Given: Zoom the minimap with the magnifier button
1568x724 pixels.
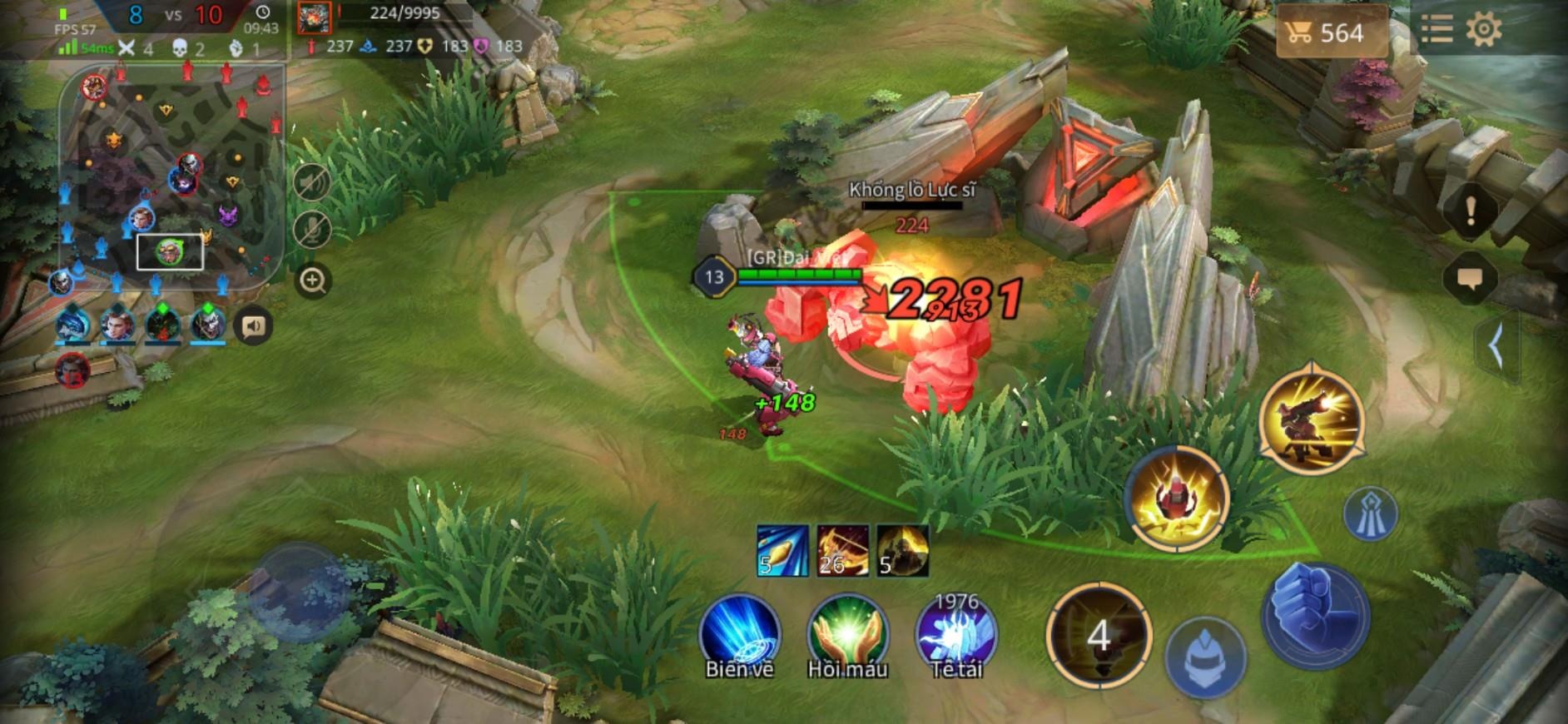Looking at the screenshot, I should [313, 280].
